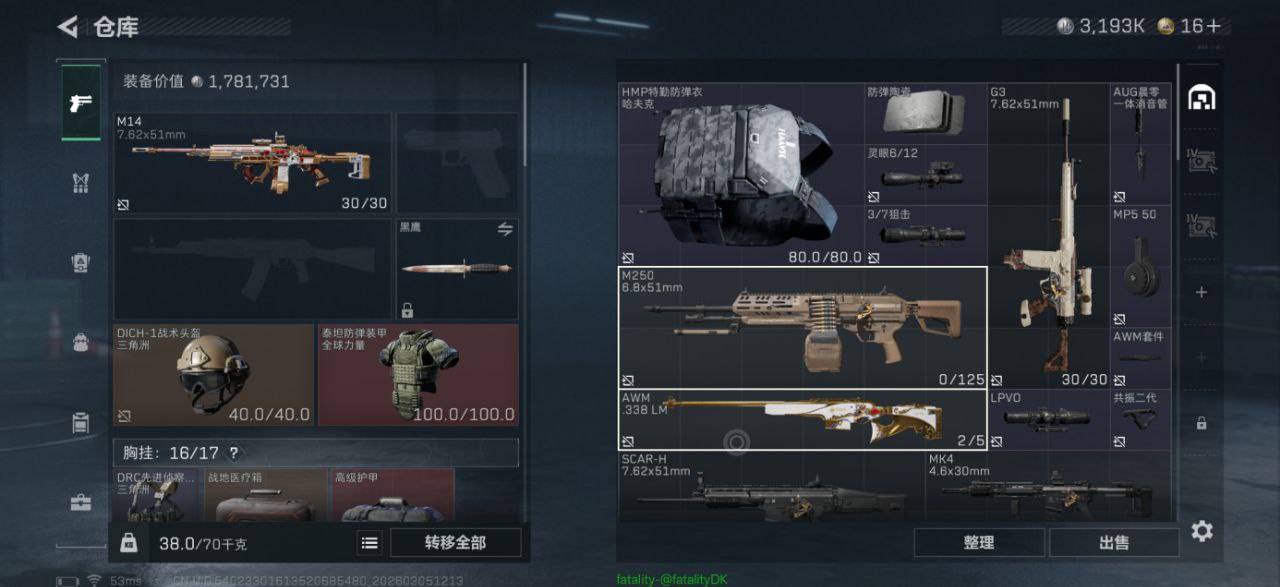Select the M250 machine gun in the stash

point(802,327)
